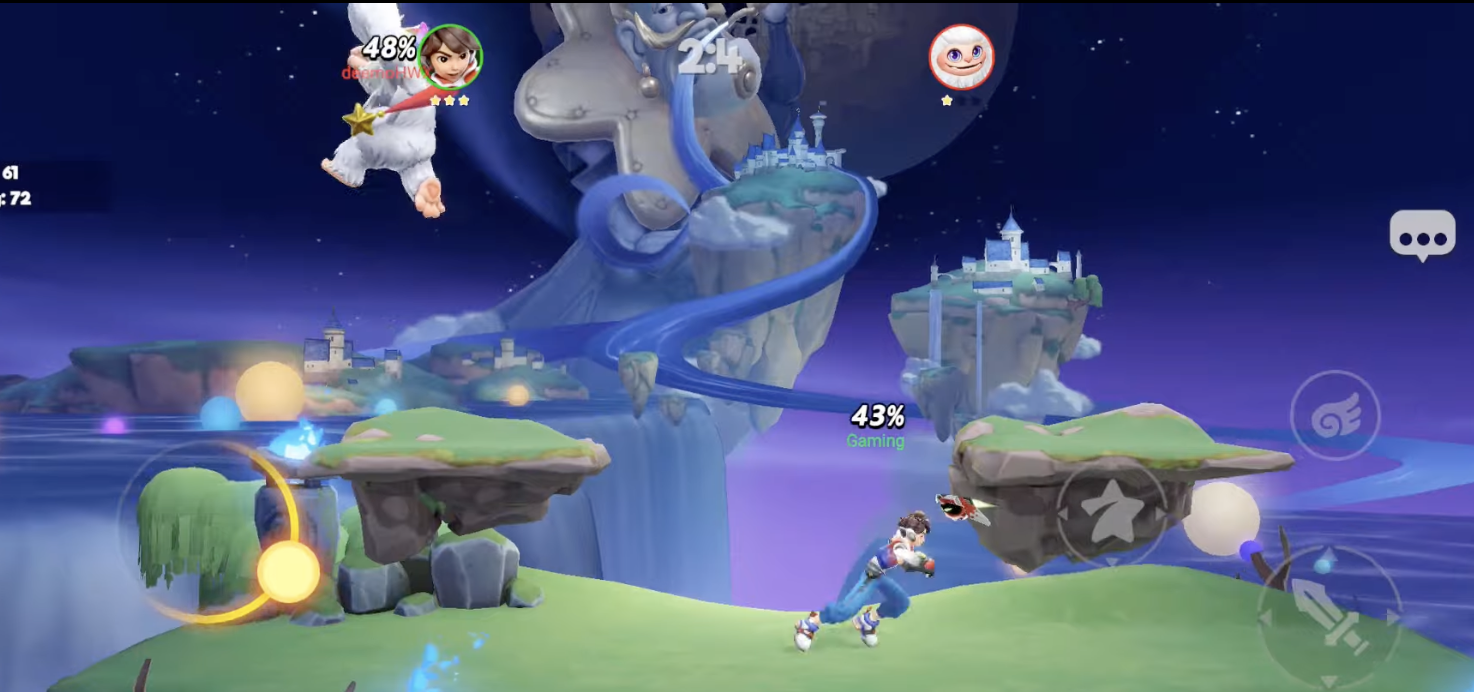Hit the sword attack button

1327,610
